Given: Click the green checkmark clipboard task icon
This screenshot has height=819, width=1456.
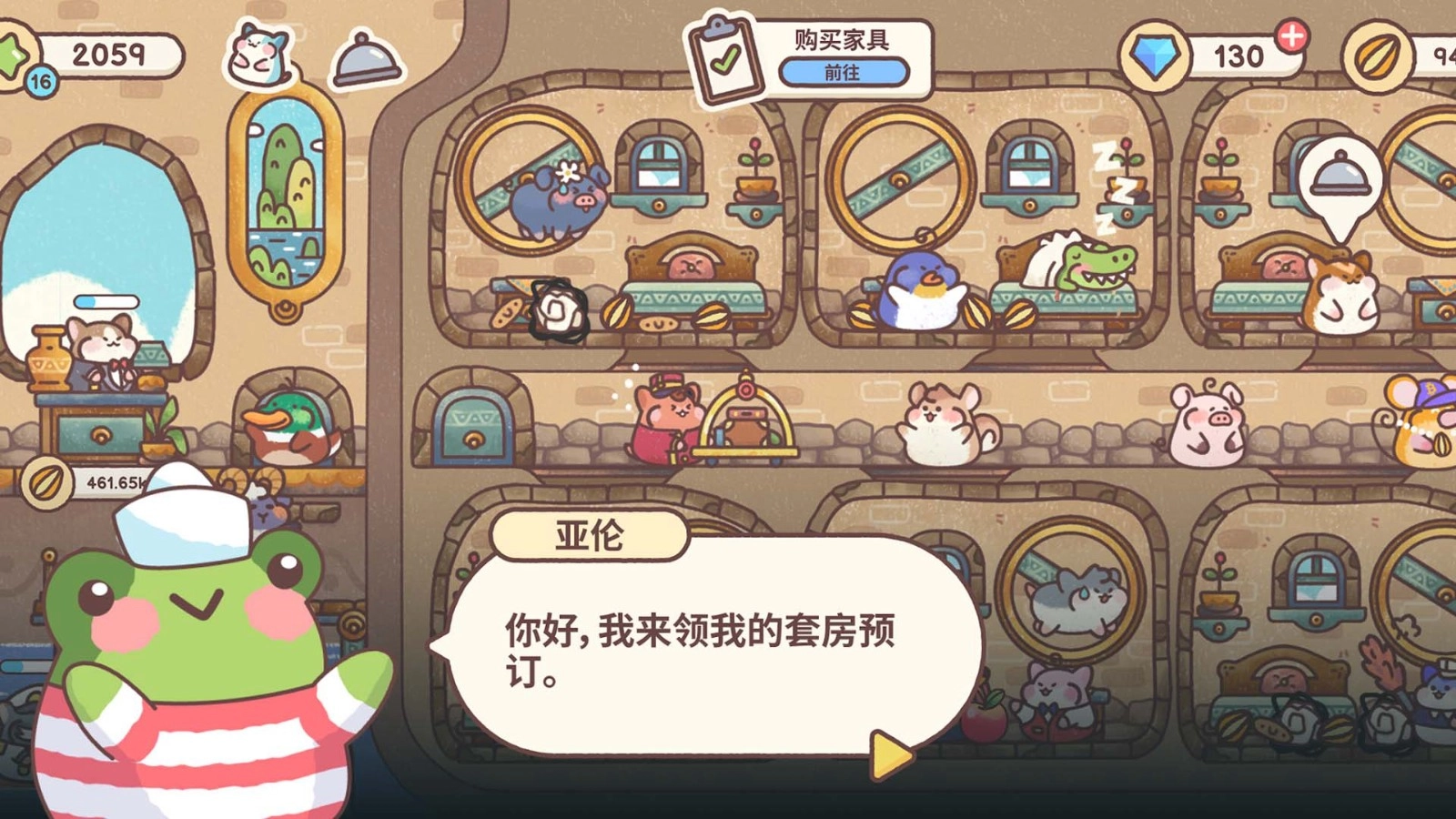Looking at the screenshot, I should pos(728,56).
